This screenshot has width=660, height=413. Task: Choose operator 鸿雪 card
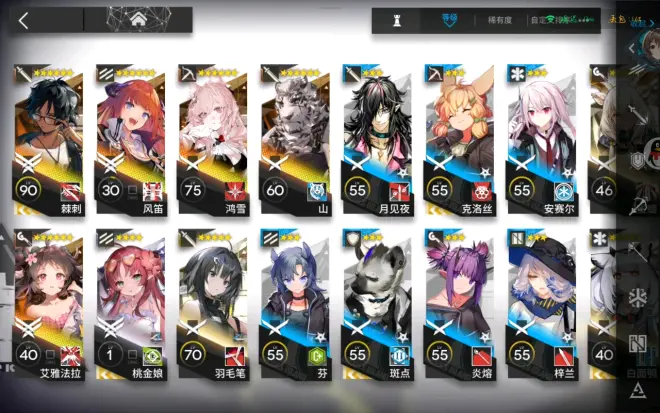point(213,138)
